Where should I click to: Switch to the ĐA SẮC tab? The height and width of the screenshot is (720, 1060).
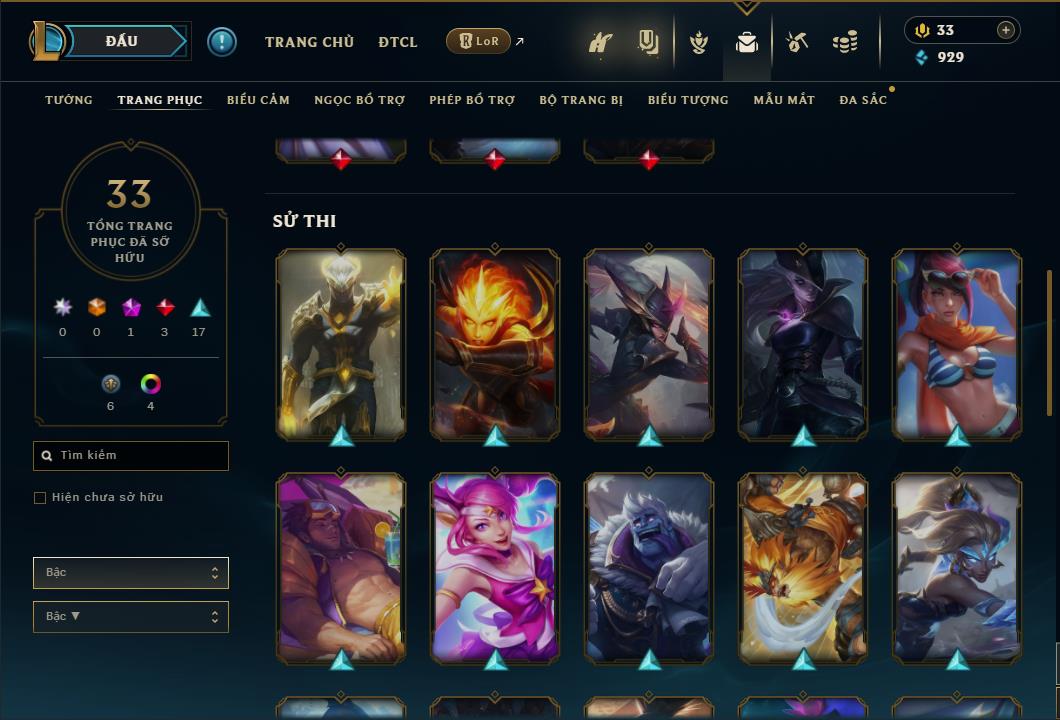point(863,100)
